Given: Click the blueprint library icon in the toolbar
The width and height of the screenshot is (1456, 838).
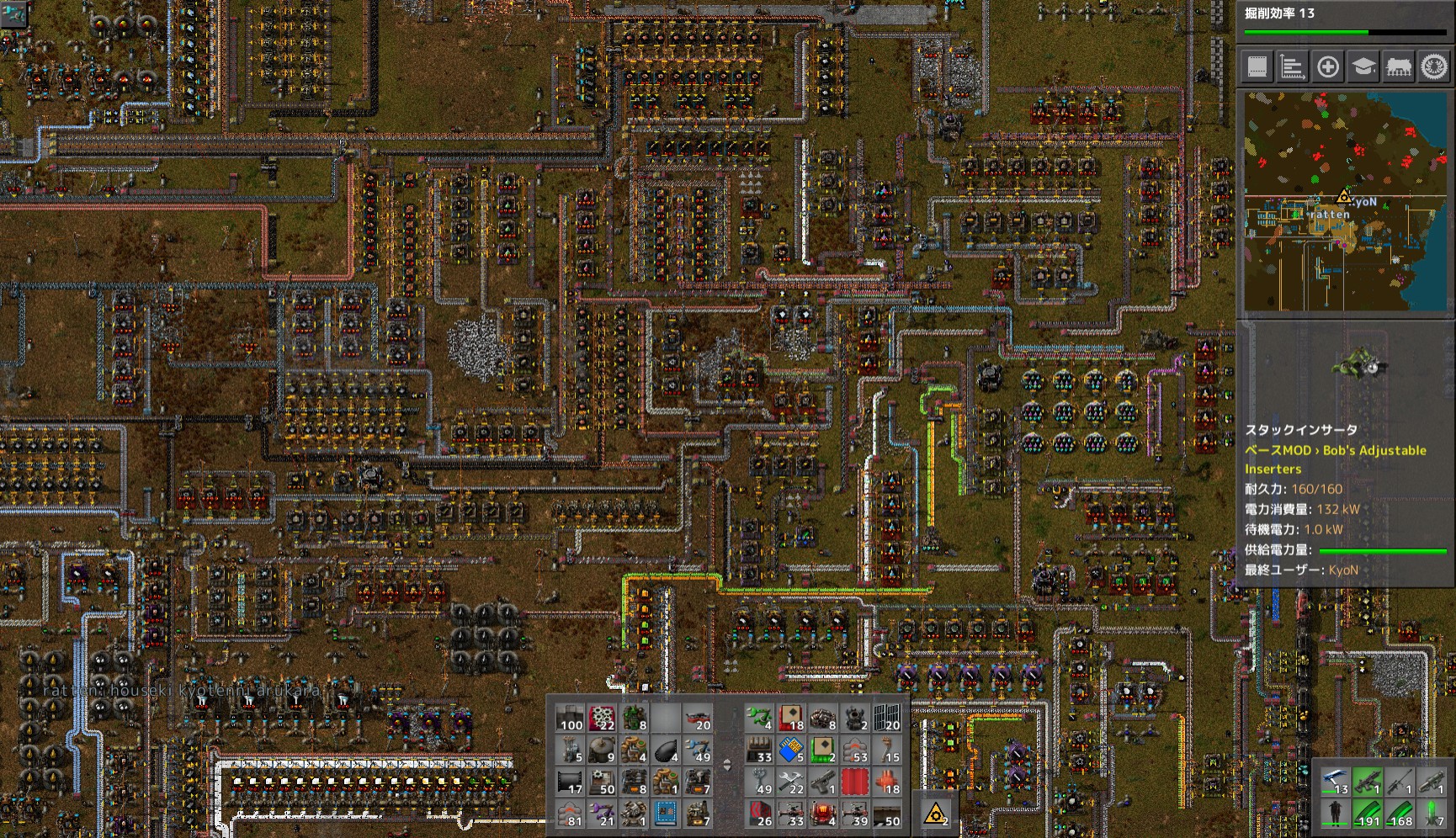Looking at the screenshot, I should pos(1257,67).
